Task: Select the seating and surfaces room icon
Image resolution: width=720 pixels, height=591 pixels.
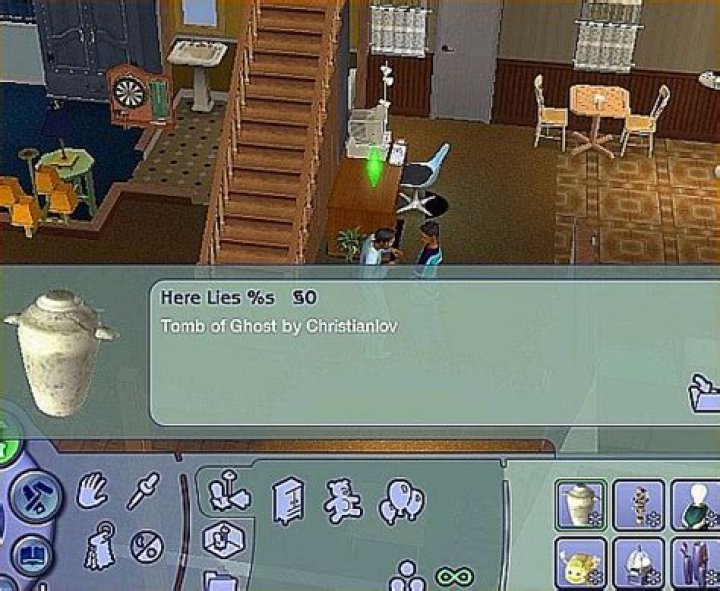Action: pyautogui.click(x=229, y=495)
